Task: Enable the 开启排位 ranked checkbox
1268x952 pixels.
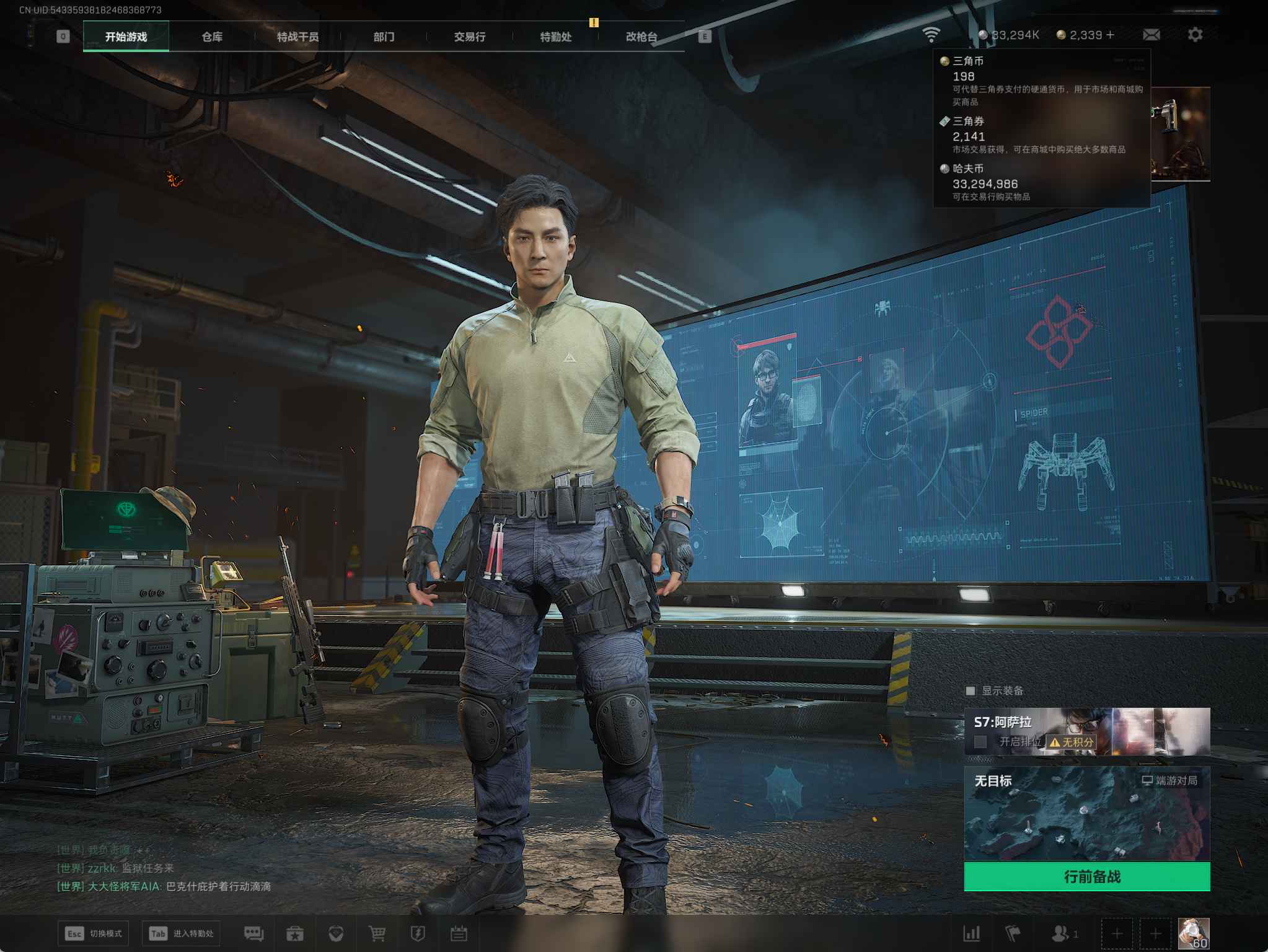Action: pyautogui.click(x=980, y=741)
